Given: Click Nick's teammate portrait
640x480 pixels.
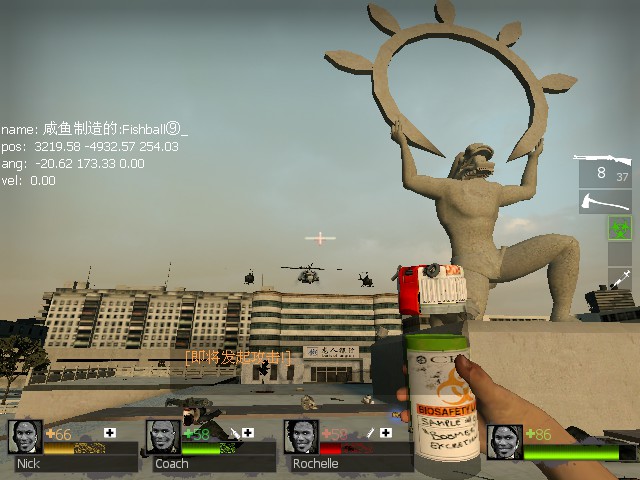Looking at the screenshot, I should (25, 438).
